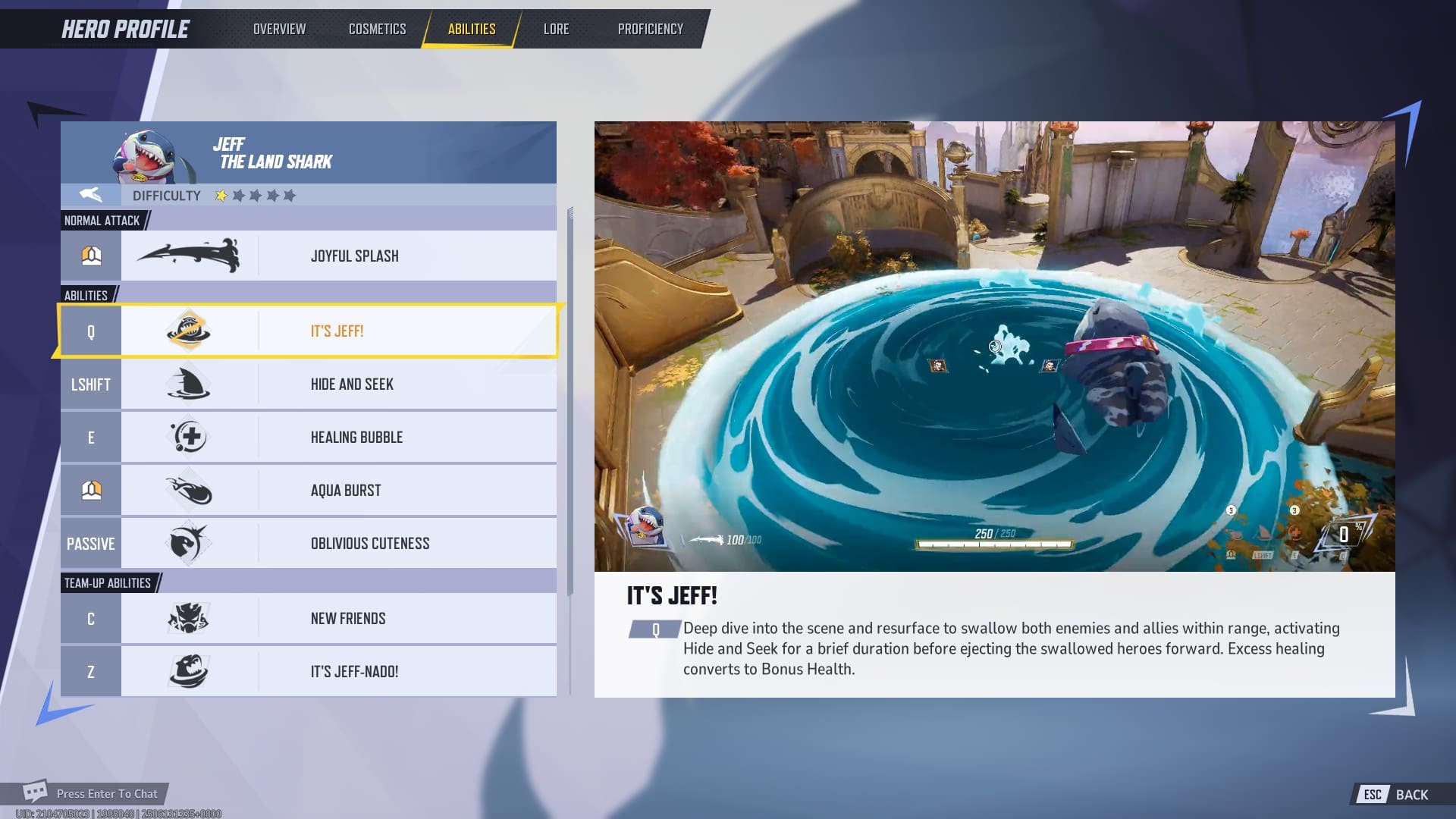
Task: Open the Proficiency tab
Action: click(x=649, y=29)
